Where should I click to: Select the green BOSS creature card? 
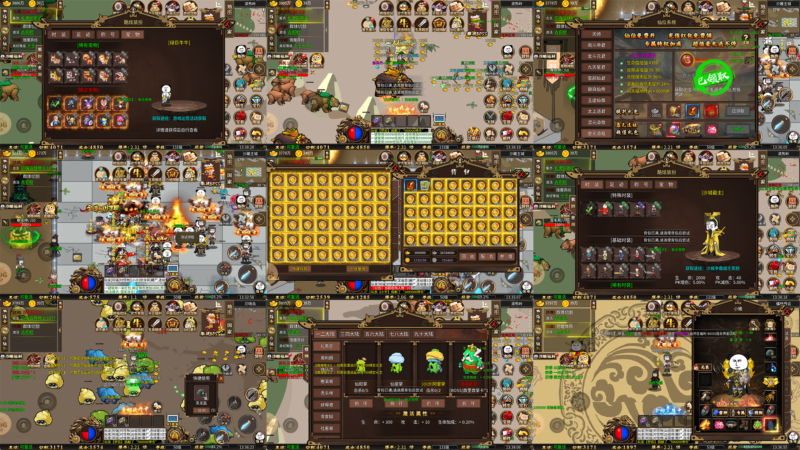click(471, 364)
